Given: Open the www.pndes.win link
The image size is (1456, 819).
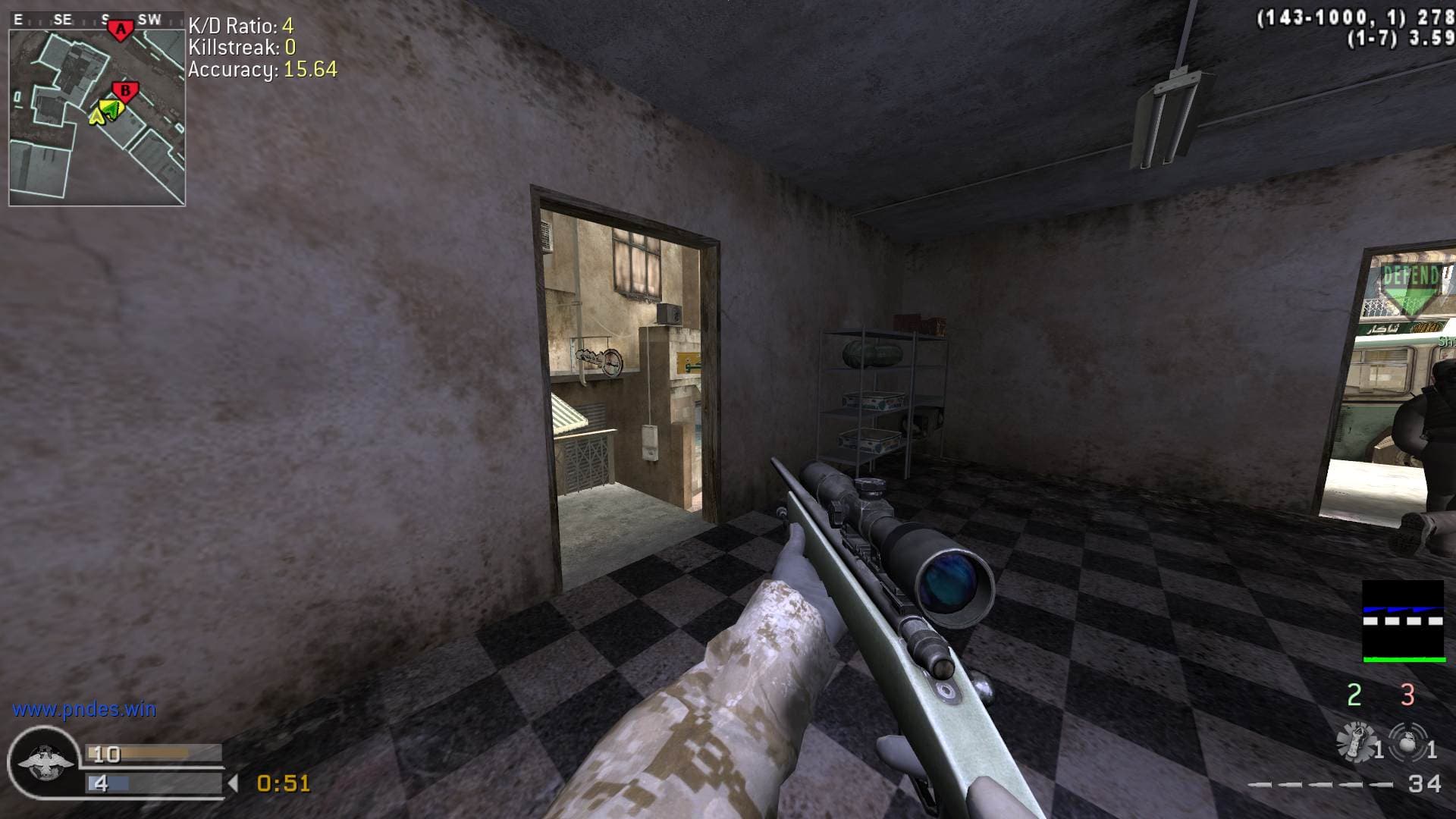Looking at the screenshot, I should click(x=84, y=710).
